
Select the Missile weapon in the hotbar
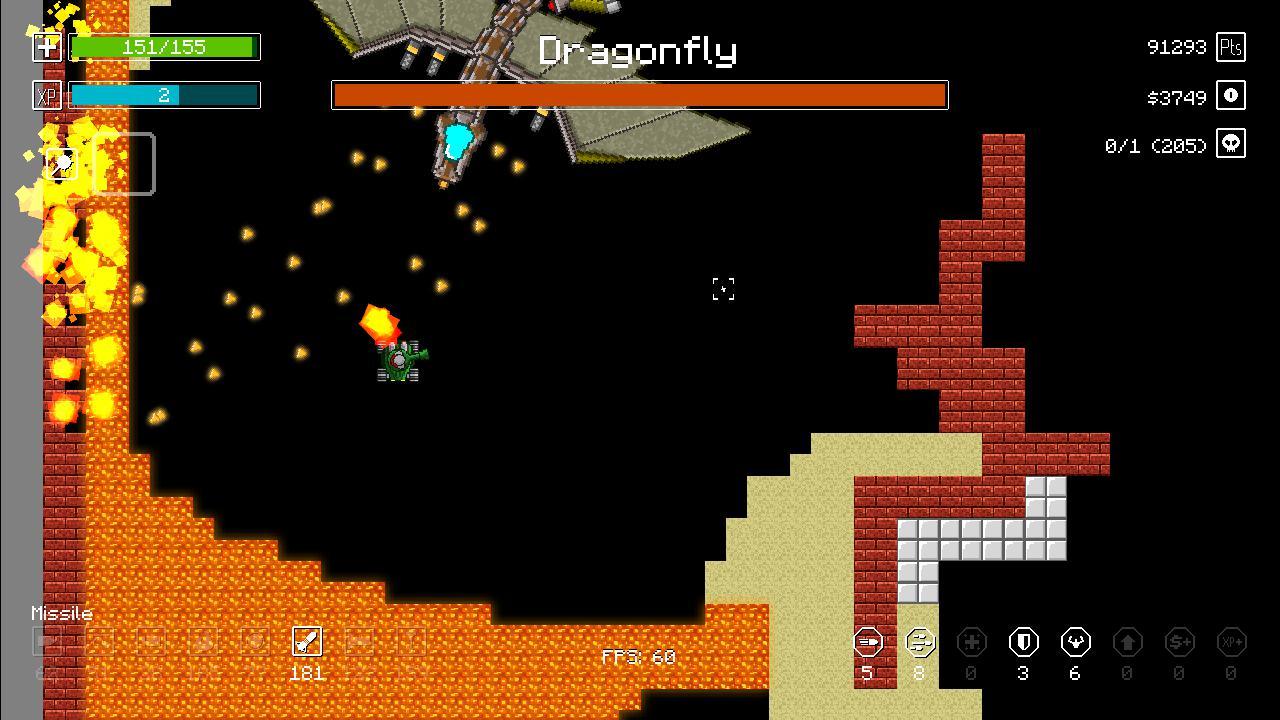point(307,641)
